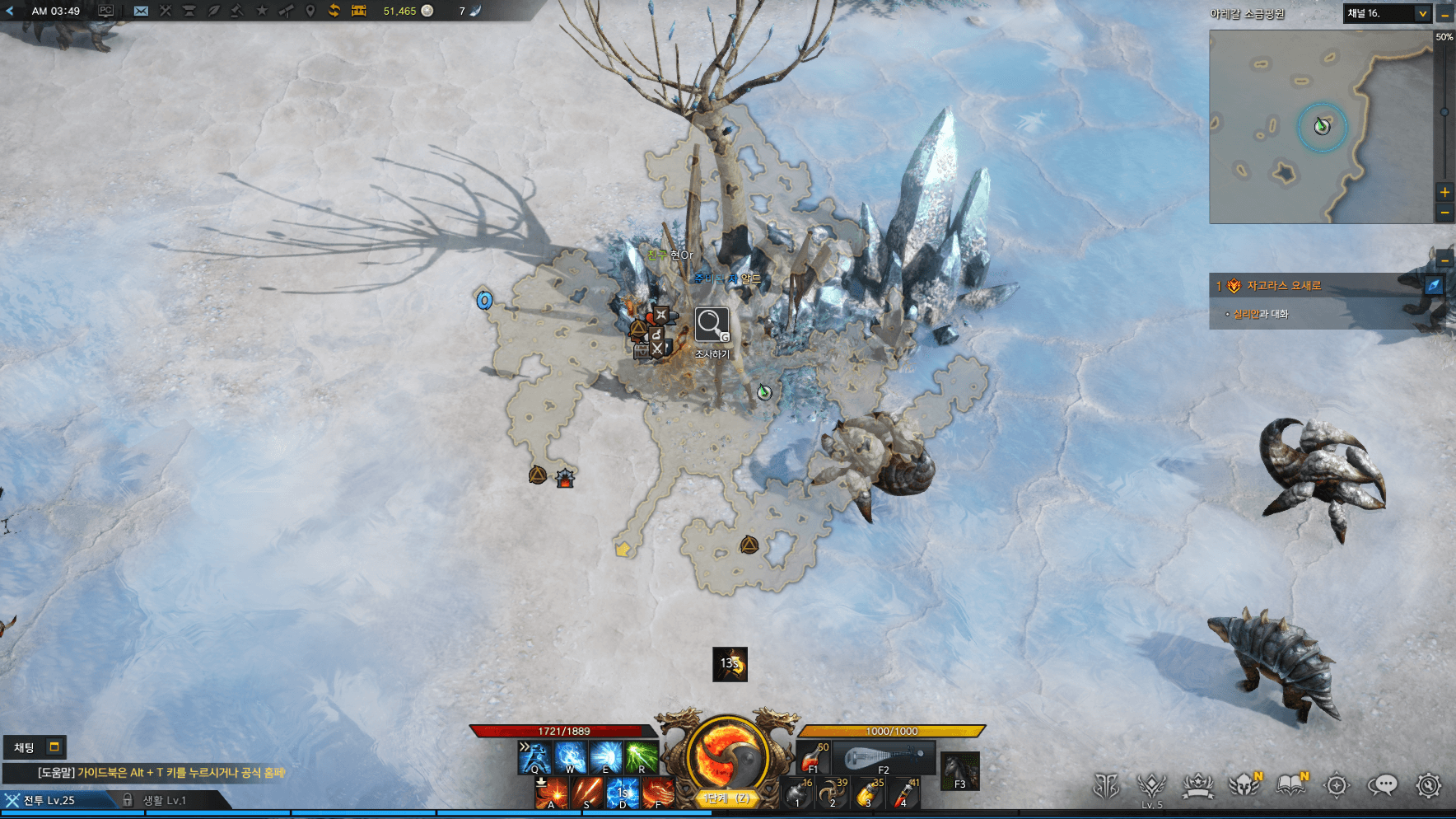The width and height of the screenshot is (1456, 819).
Task: Click the map pin icon in top bar
Action: pos(310,11)
